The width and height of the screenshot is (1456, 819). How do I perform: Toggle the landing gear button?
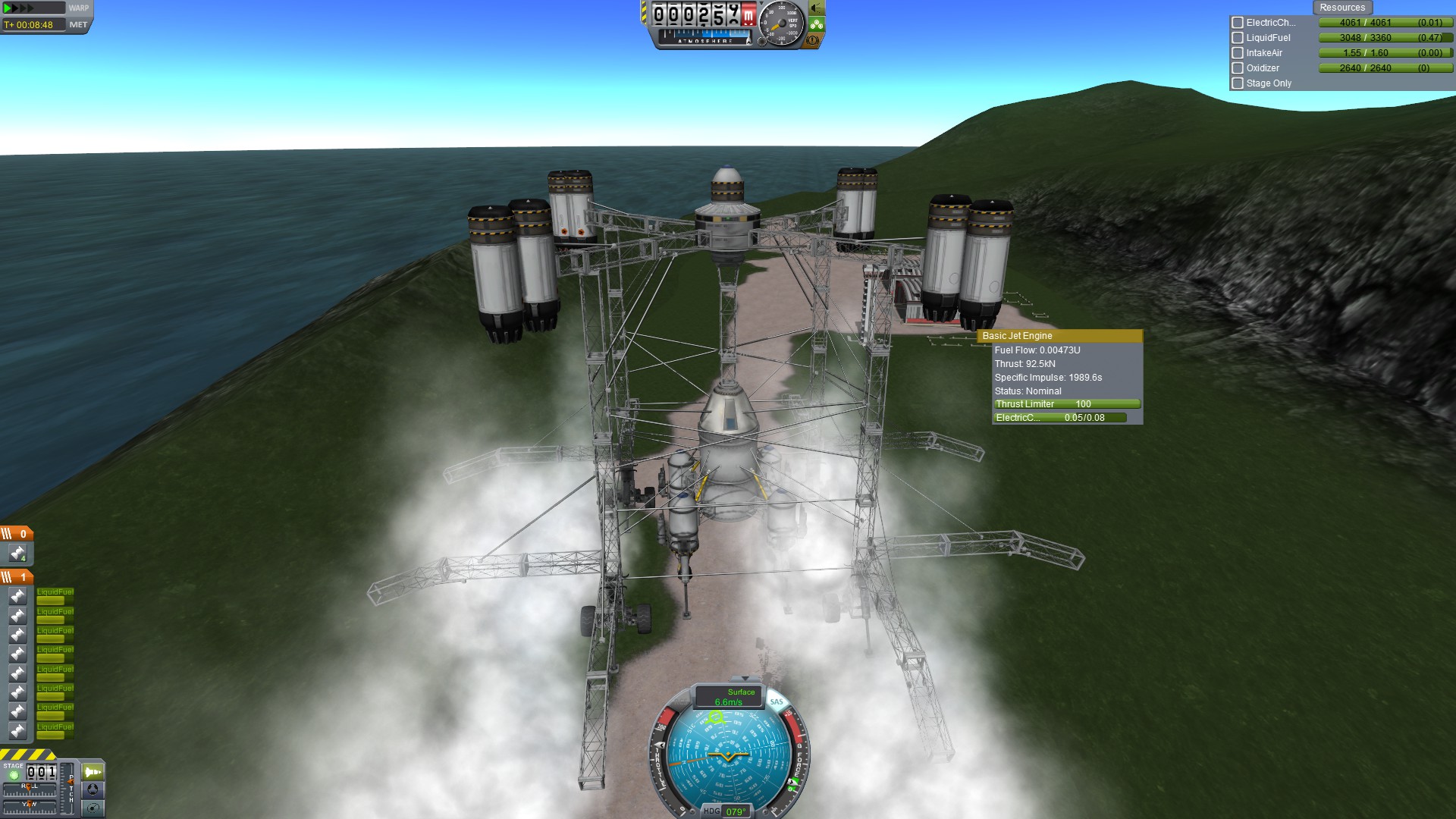[816, 24]
